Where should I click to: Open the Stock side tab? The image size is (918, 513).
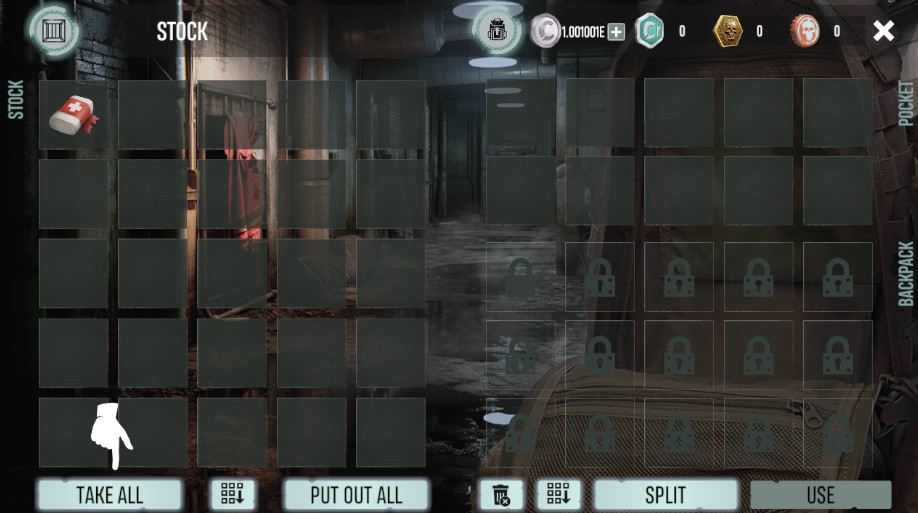(x=16, y=100)
